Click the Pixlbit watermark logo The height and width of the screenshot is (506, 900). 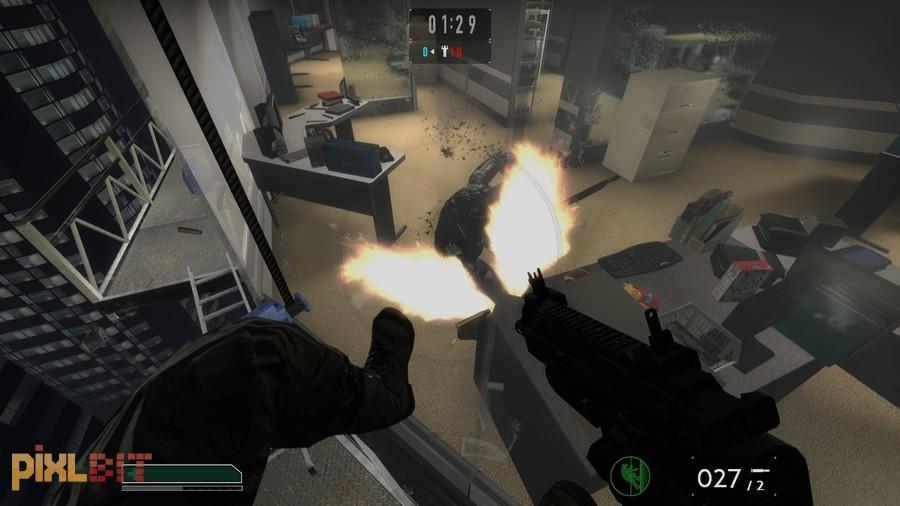(x=82, y=468)
